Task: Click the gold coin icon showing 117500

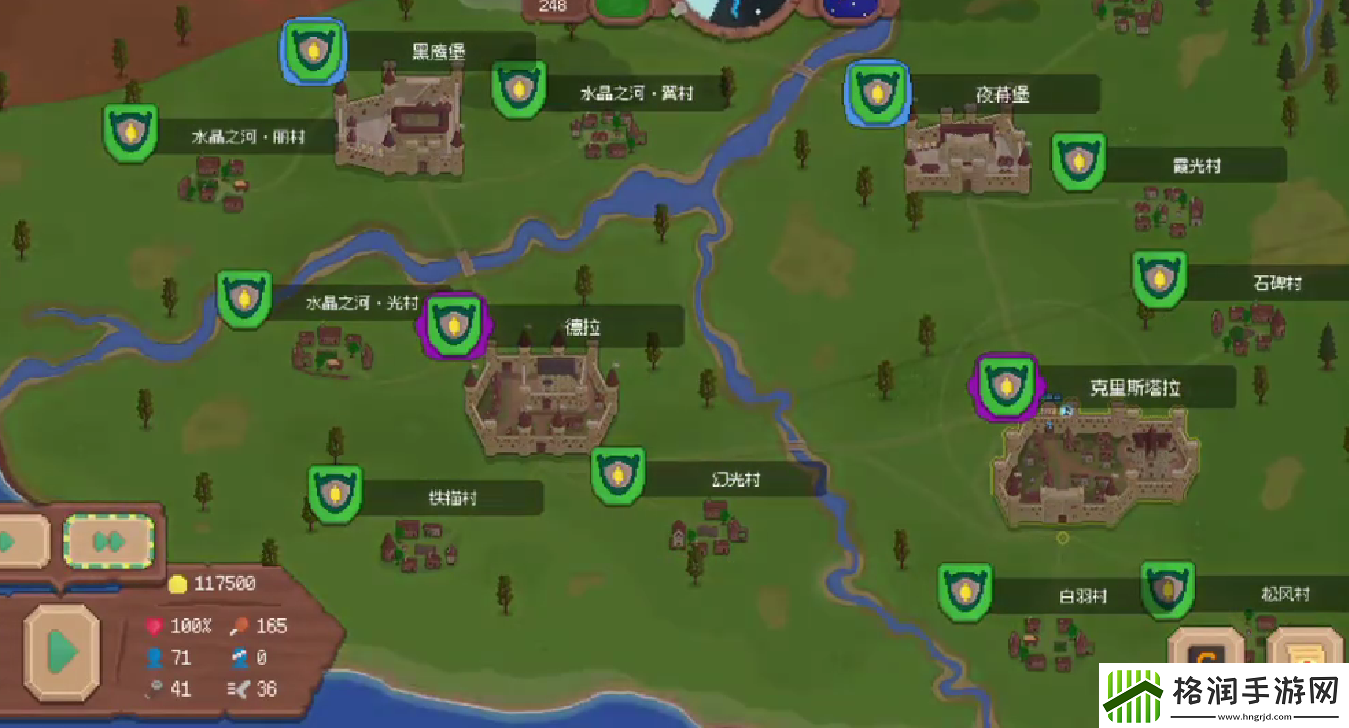Action: (177, 583)
